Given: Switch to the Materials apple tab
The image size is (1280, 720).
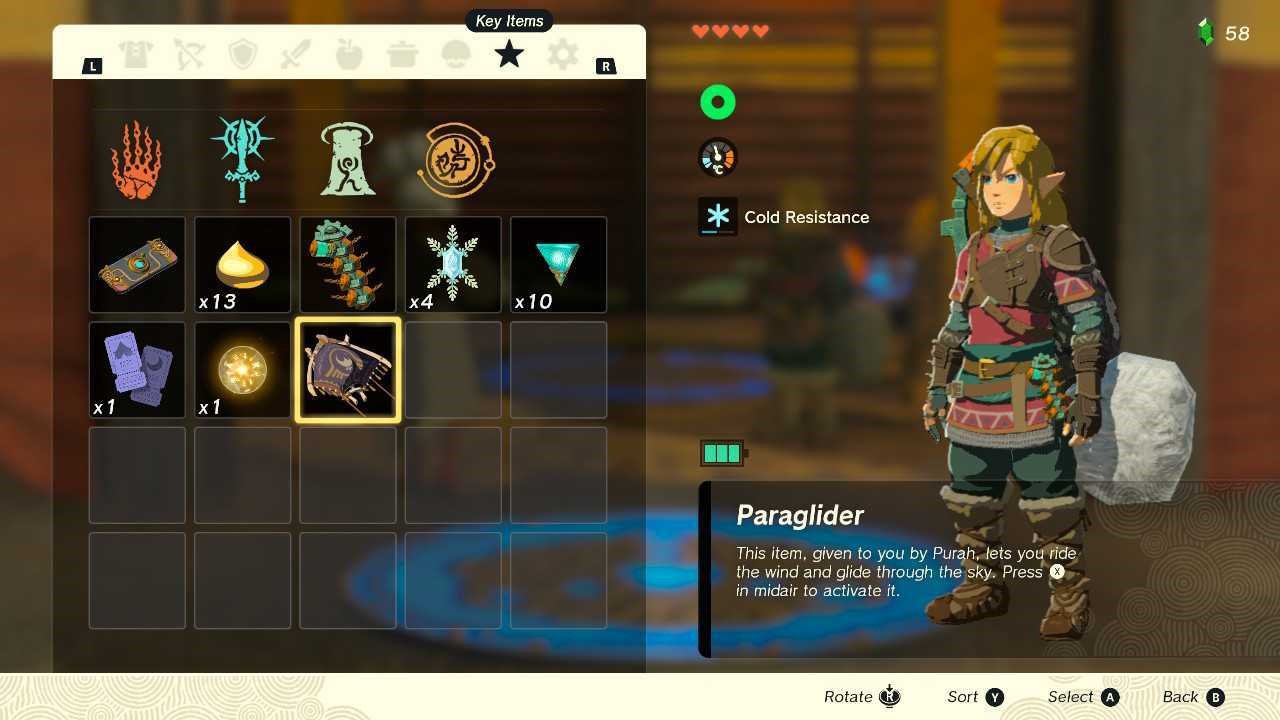Looking at the screenshot, I should click(x=349, y=54).
